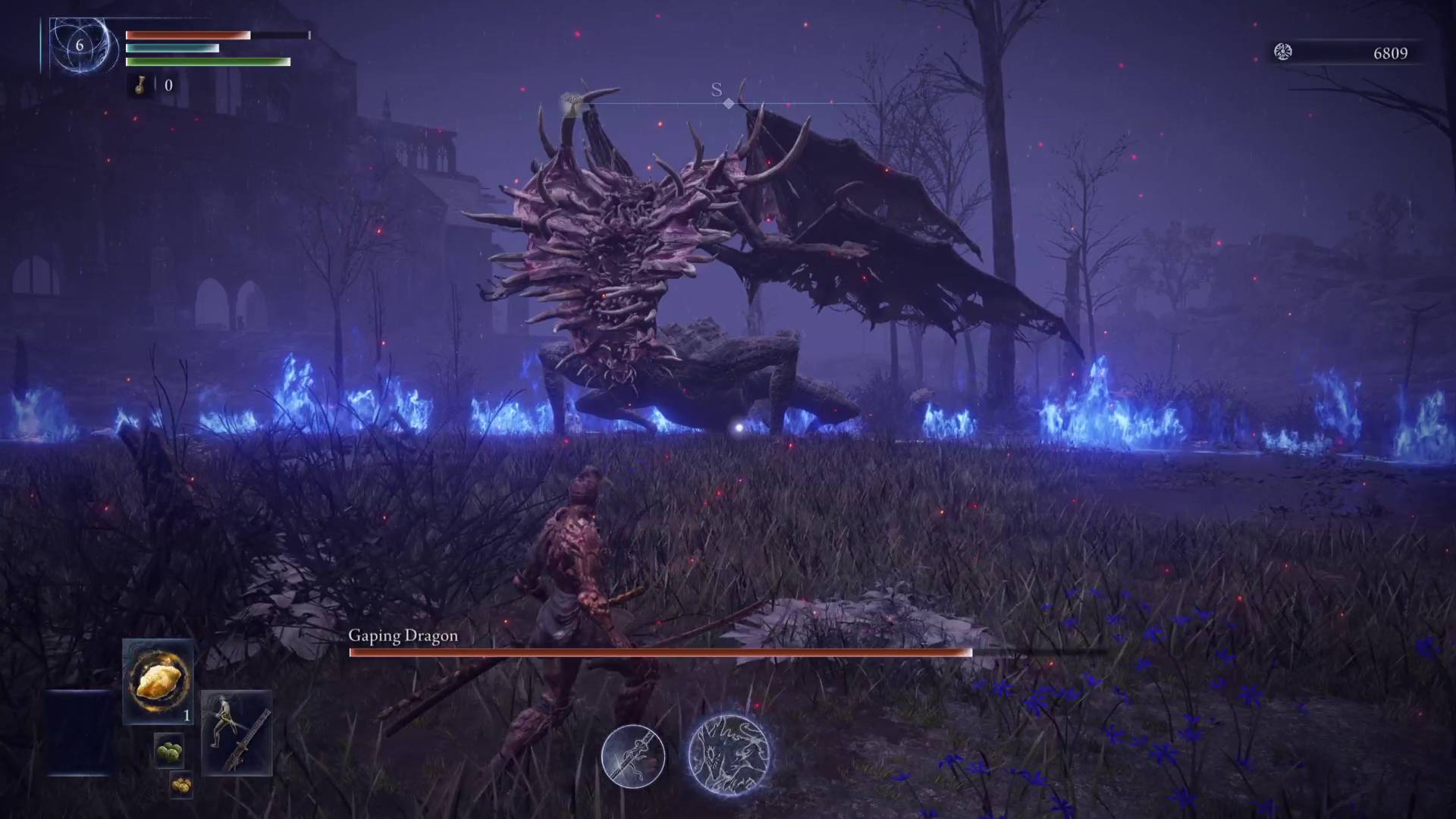
Task: Trigger the glowing beast ultimate art icon
Action: tap(728, 755)
